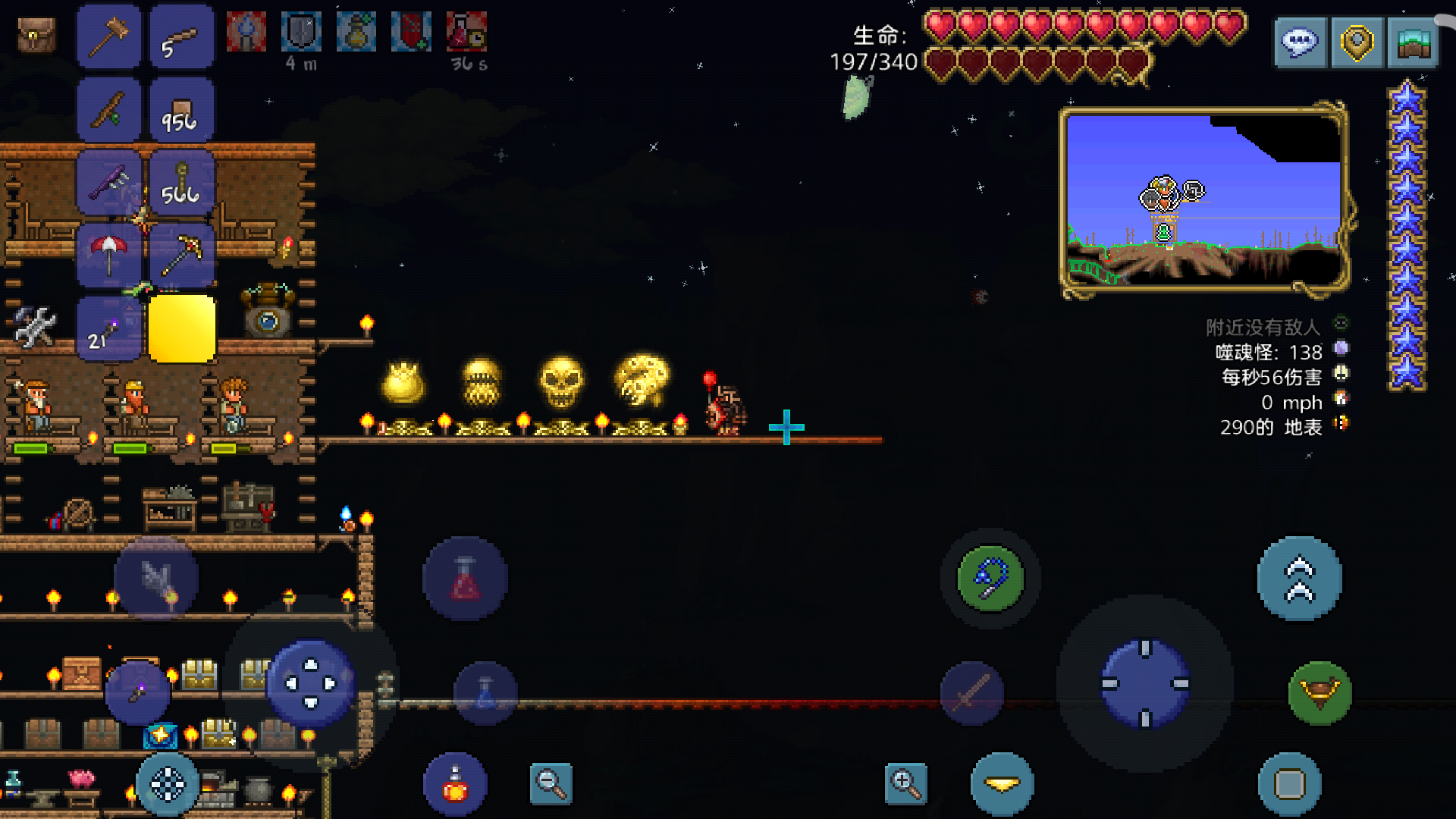Screen dimensions: 1456x819
Task: Open the chat speech bubble button
Action: (x=1300, y=42)
